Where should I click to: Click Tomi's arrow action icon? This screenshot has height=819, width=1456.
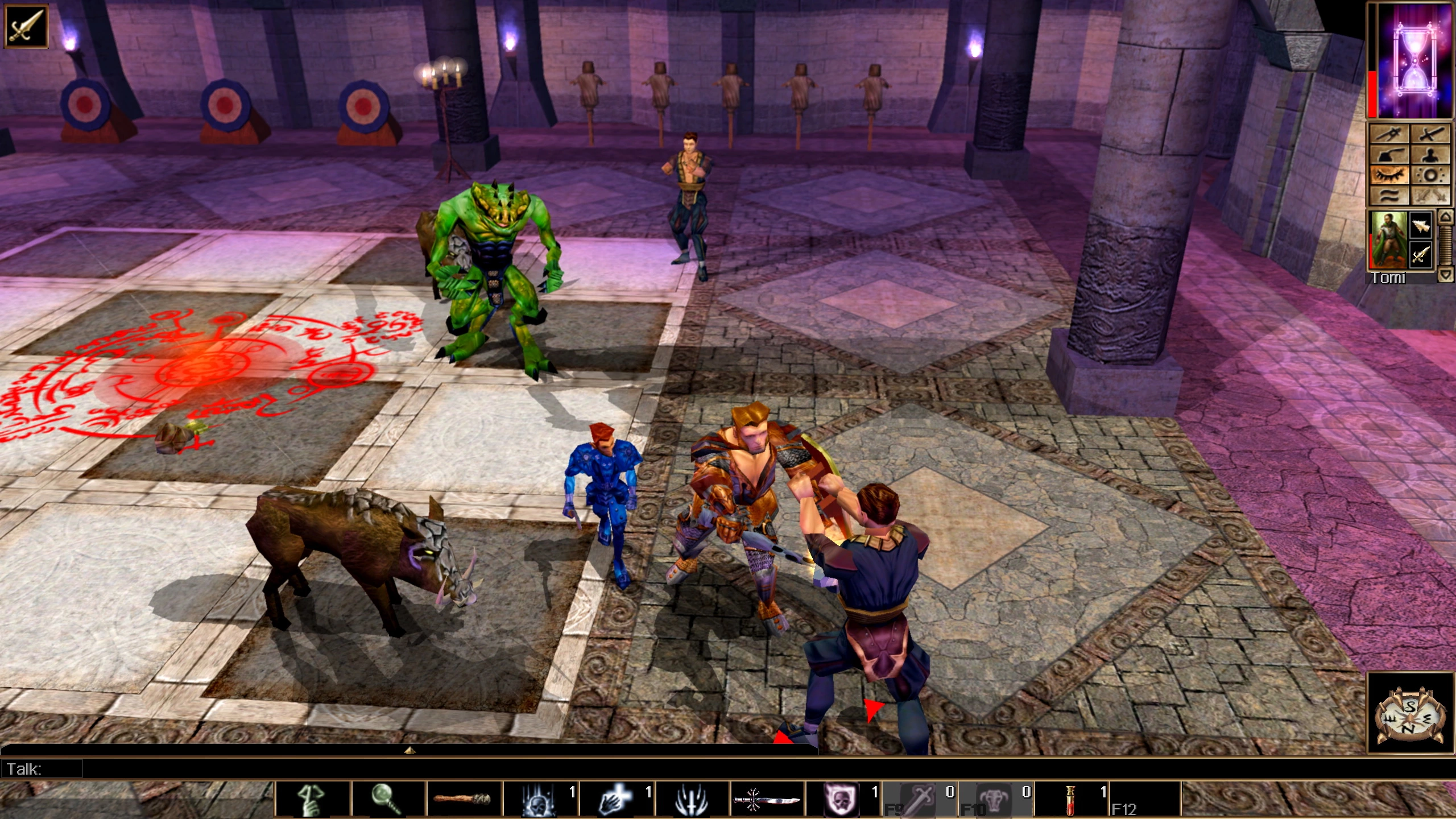pos(1421,225)
